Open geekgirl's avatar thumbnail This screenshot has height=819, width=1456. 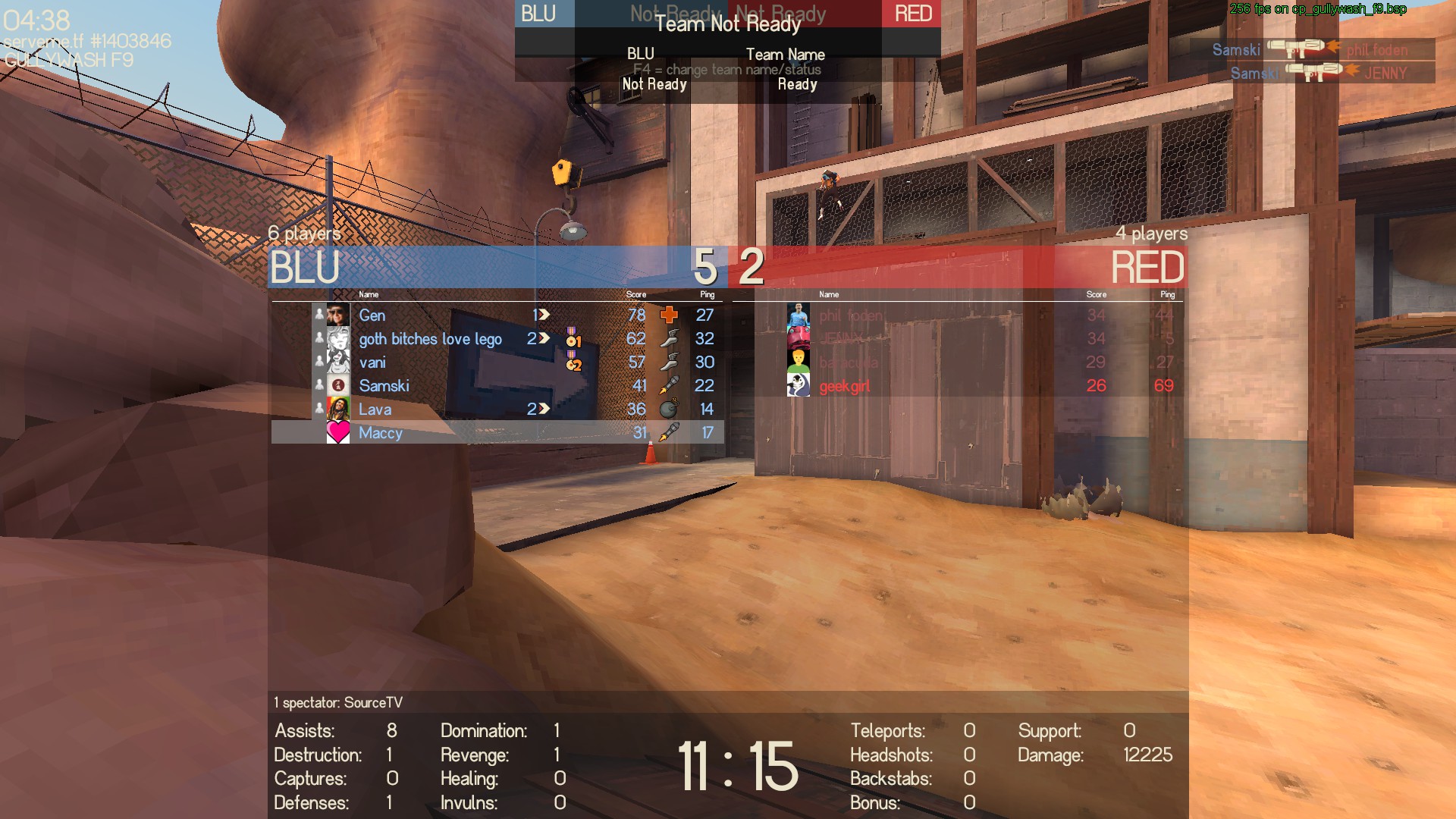[x=799, y=385]
